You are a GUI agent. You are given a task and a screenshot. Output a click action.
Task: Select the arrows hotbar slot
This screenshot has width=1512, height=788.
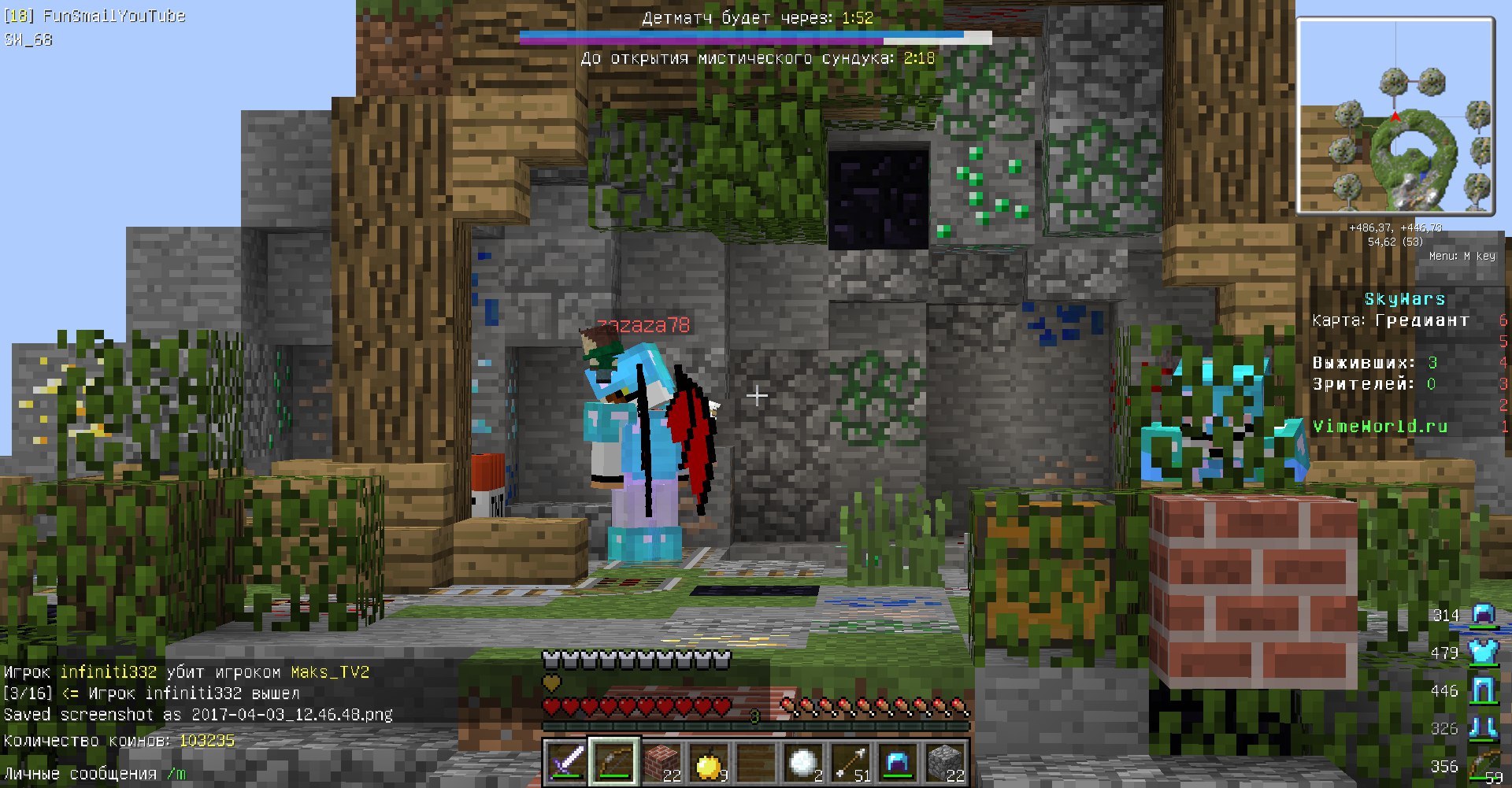(x=850, y=762)
